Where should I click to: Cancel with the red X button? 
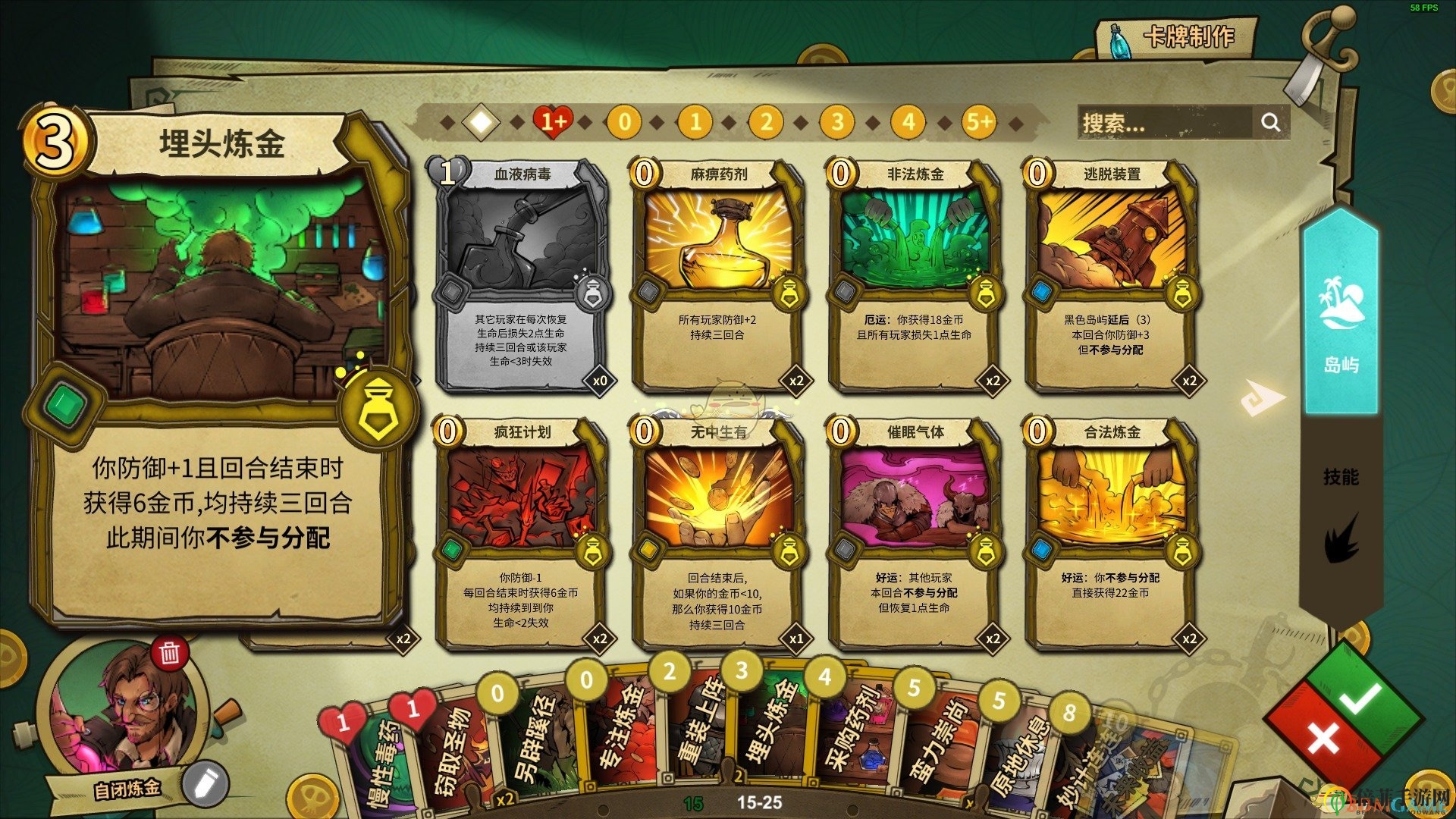[x=1323, y=737]
